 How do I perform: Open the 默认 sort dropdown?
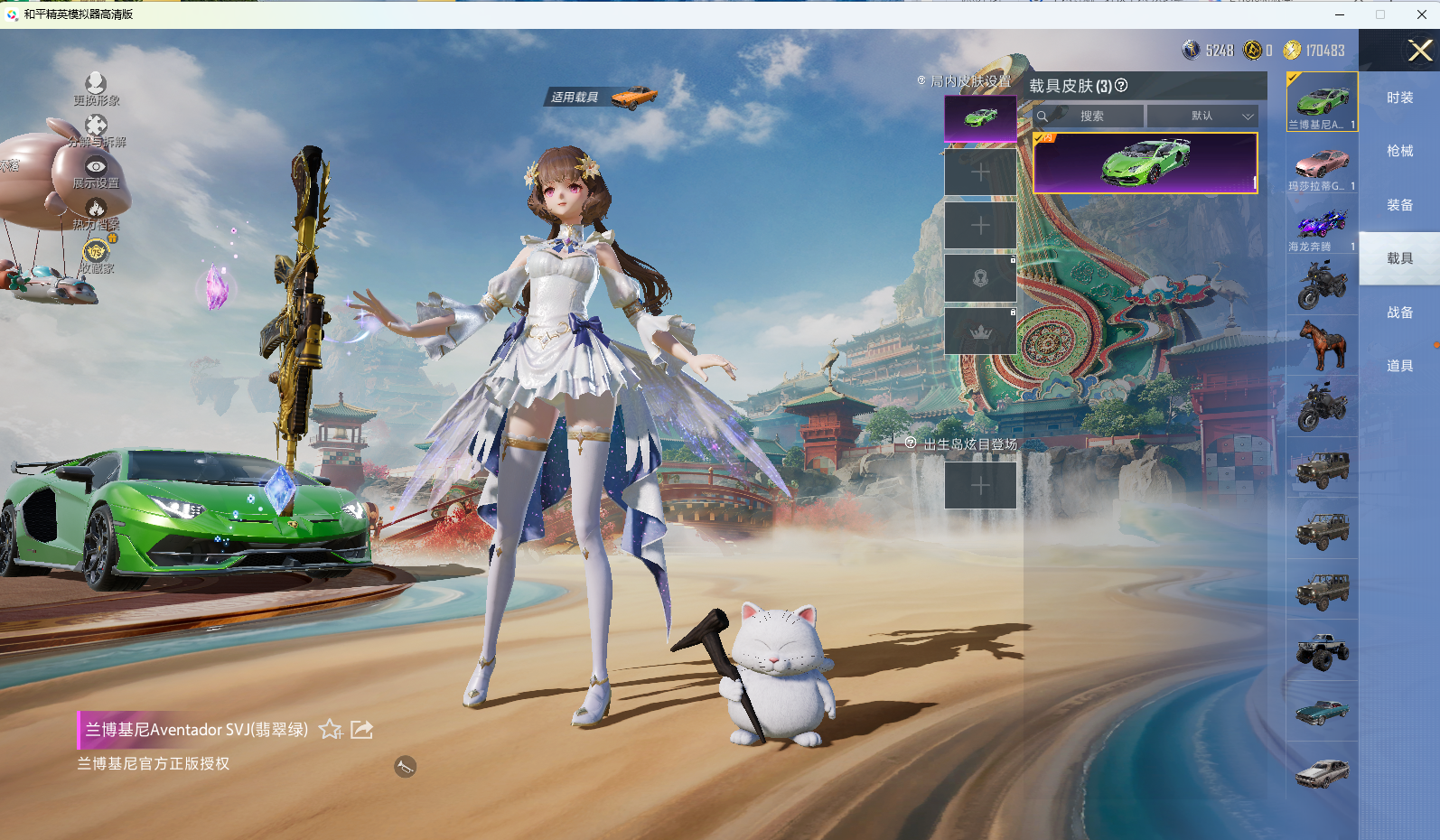click(1202, 117)
